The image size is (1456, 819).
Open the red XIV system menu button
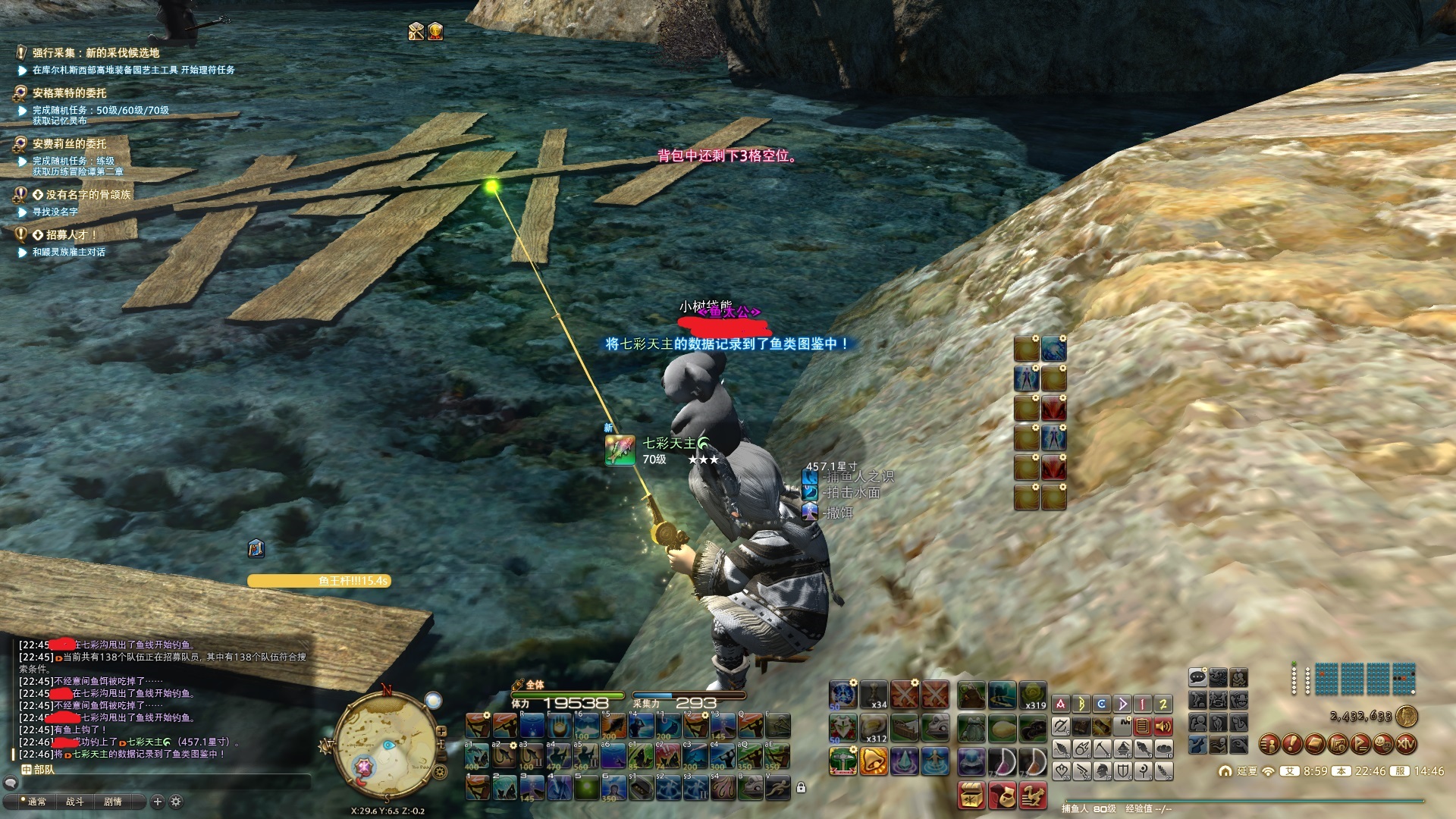tap(1406, 744)
